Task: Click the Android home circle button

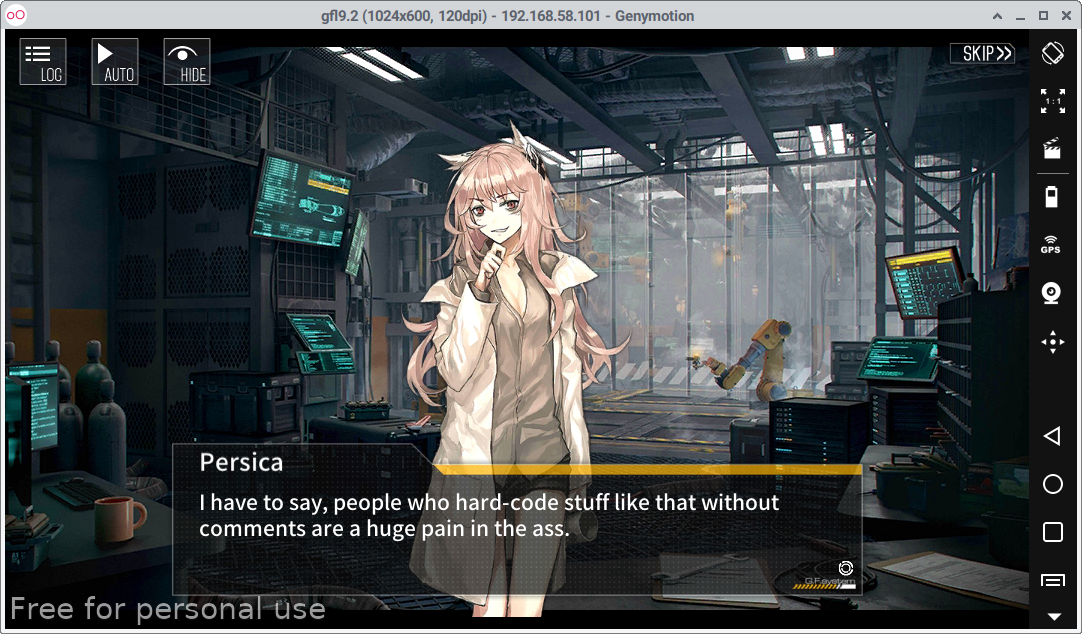Action: click(1052, 484)
